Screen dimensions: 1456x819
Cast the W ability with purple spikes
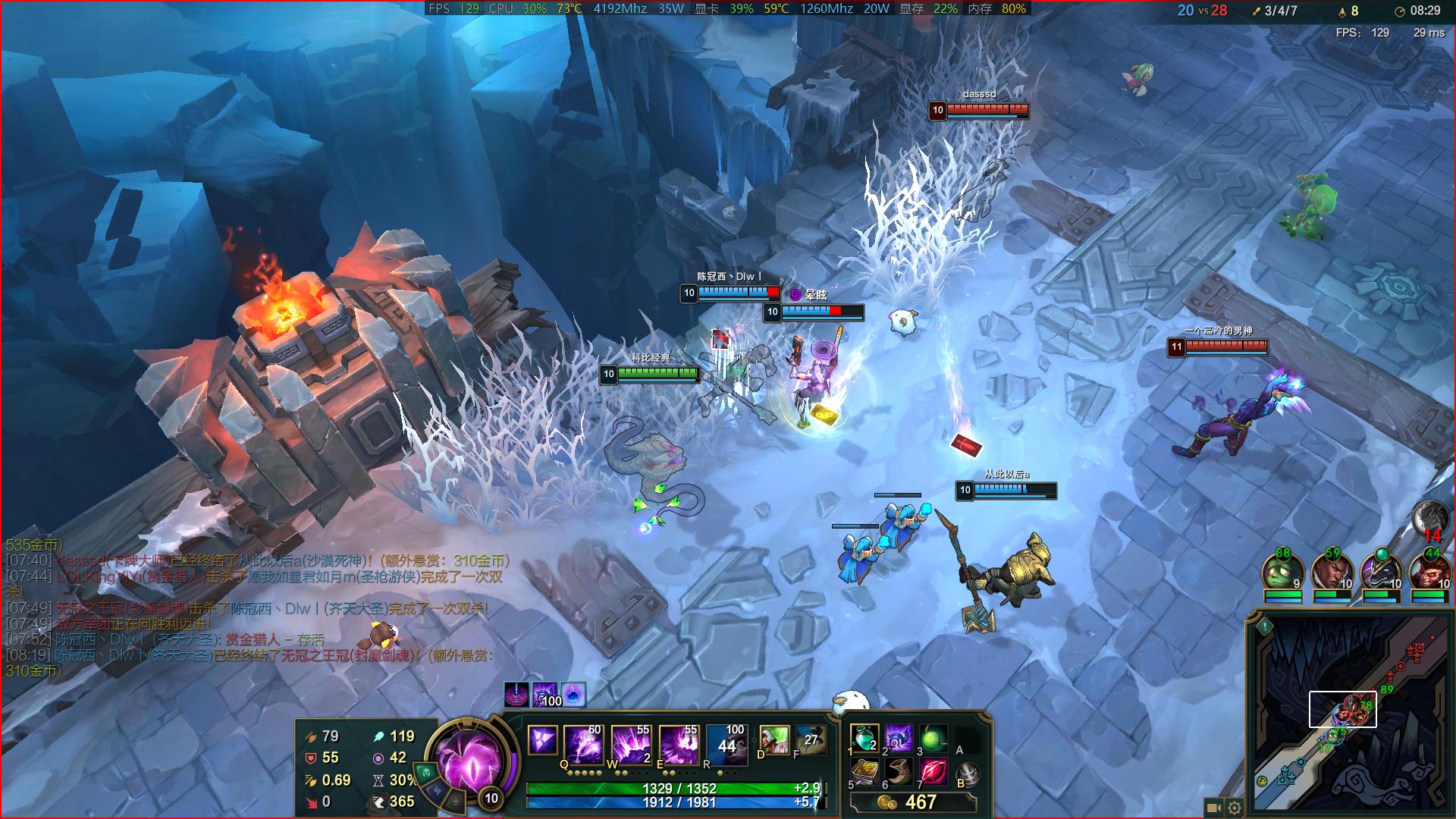tap(630, 742)
